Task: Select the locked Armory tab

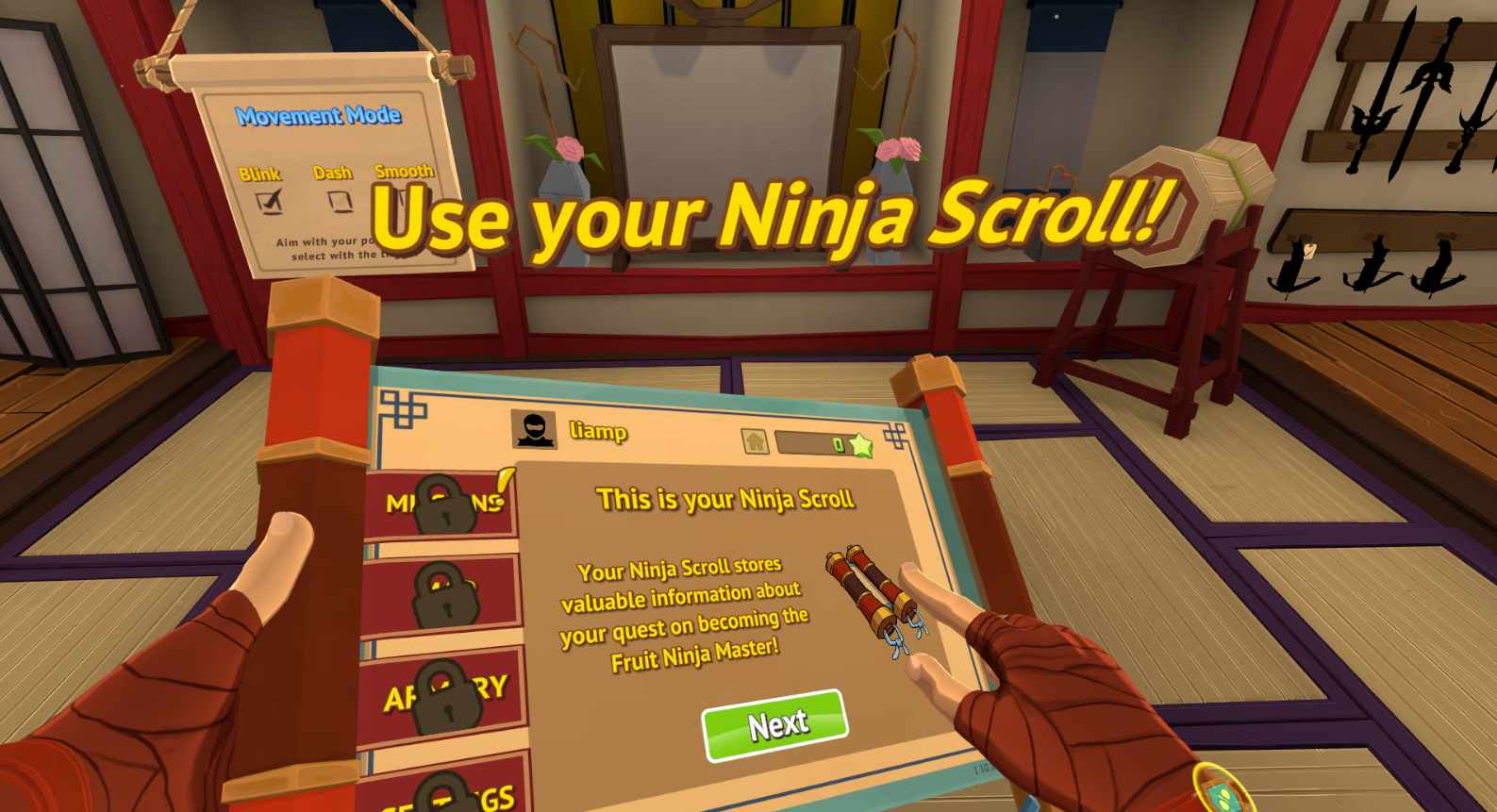Action: (444, 697)
